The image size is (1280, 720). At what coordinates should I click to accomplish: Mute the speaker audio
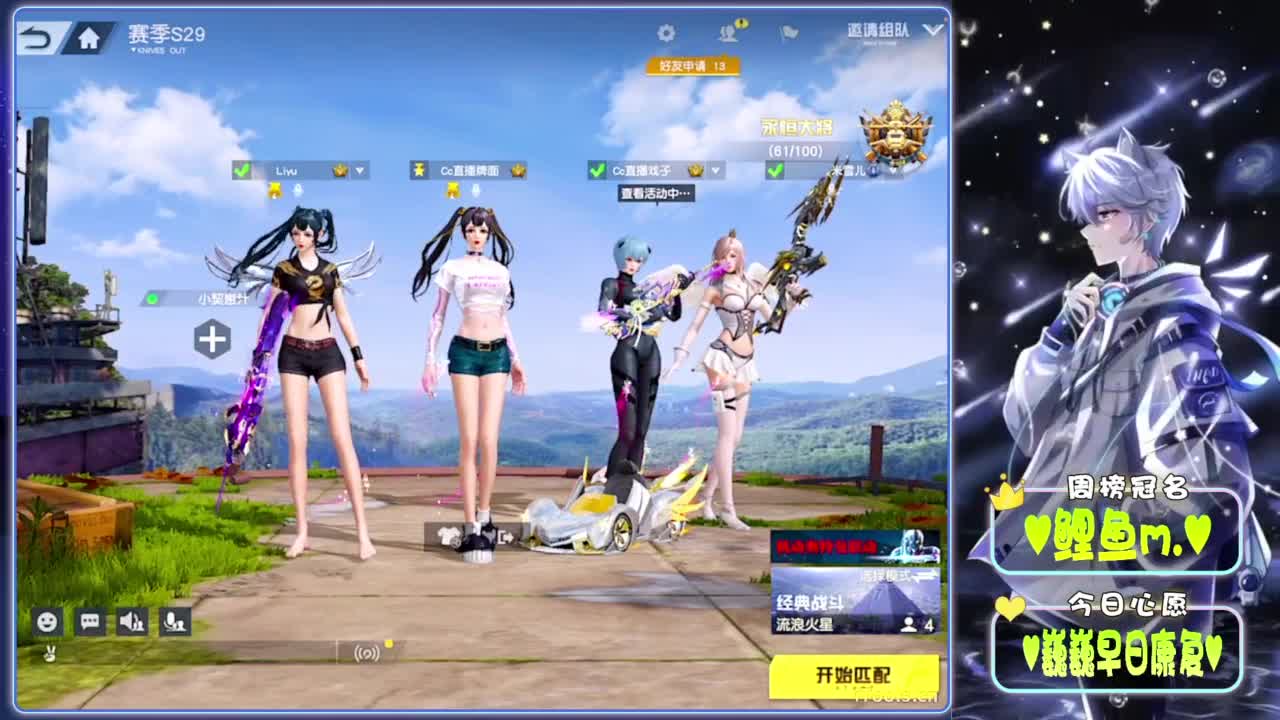coord(131,622)
